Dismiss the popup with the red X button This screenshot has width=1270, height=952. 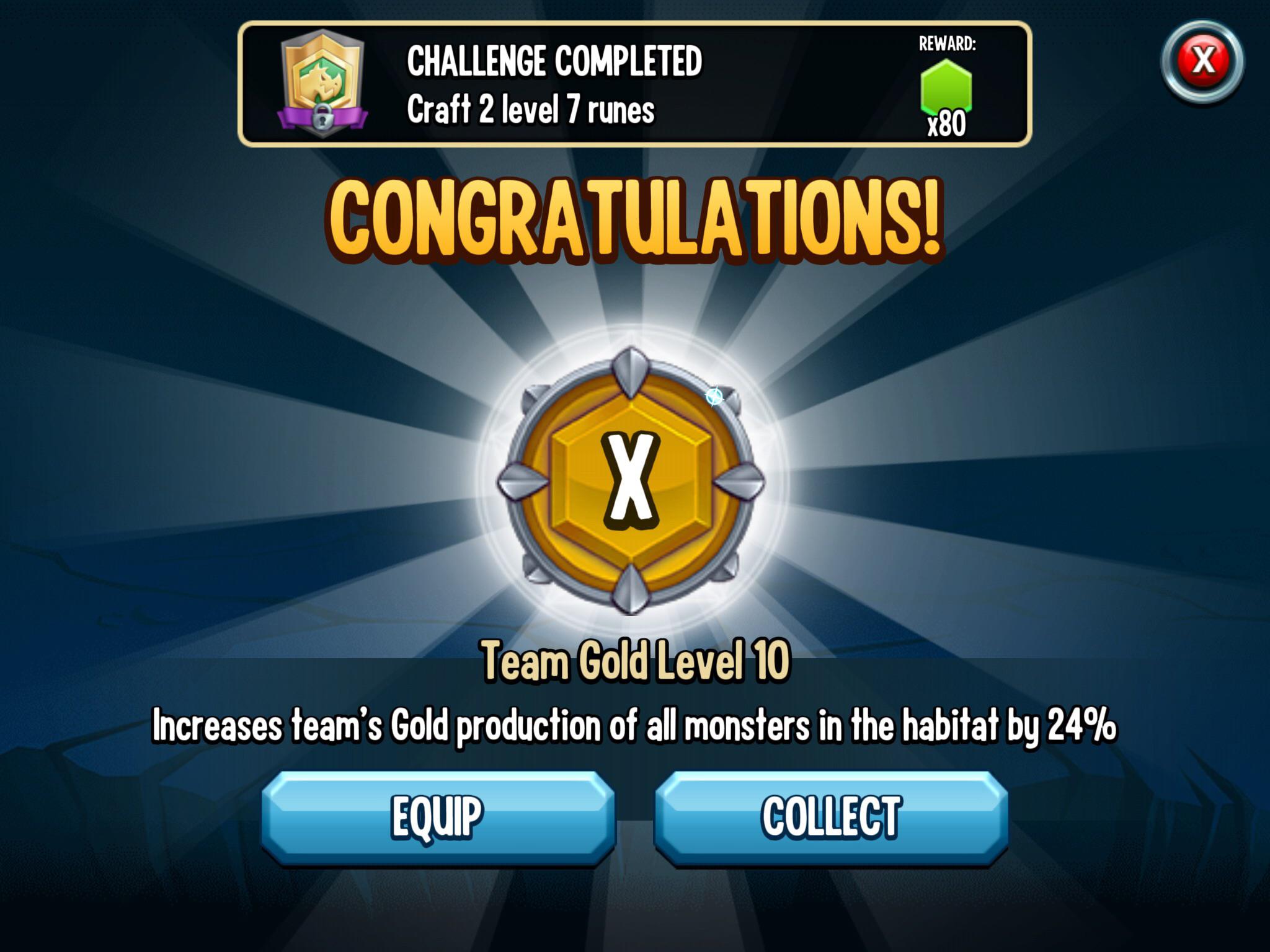pyautogui.click(x=1202, y=59)
